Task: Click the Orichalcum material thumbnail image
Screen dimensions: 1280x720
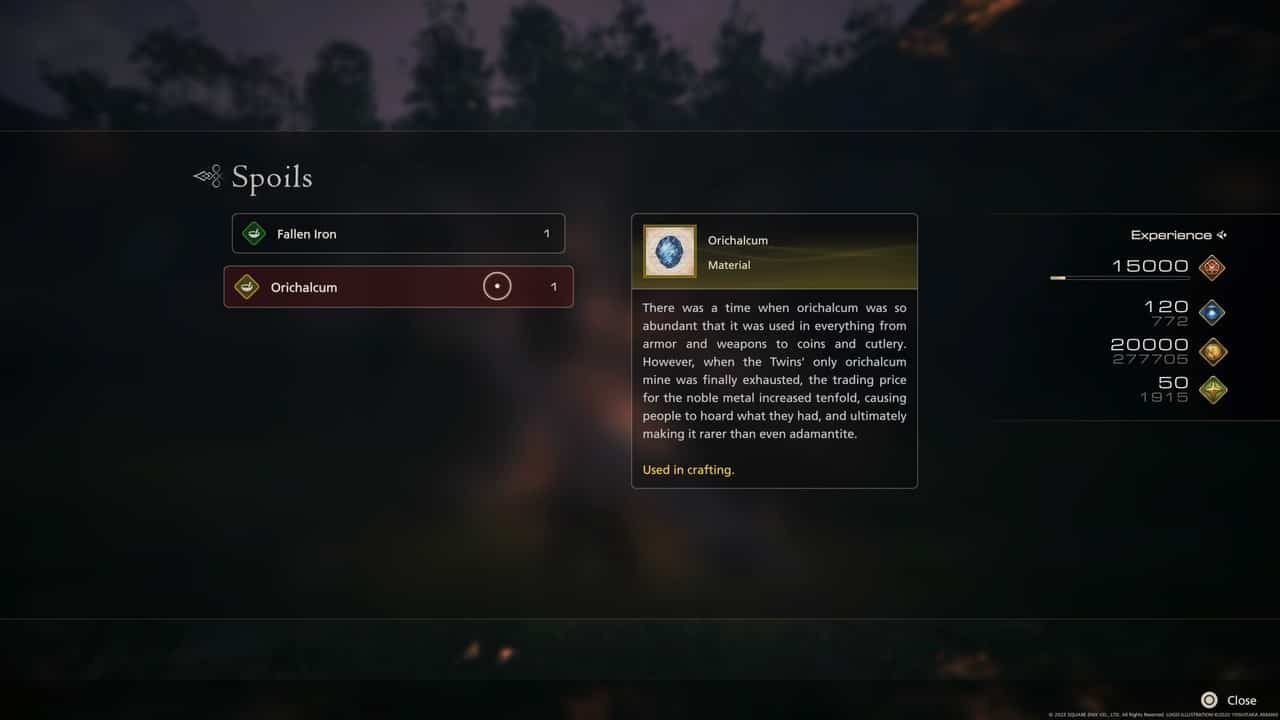Action: [x=668, y=252]
